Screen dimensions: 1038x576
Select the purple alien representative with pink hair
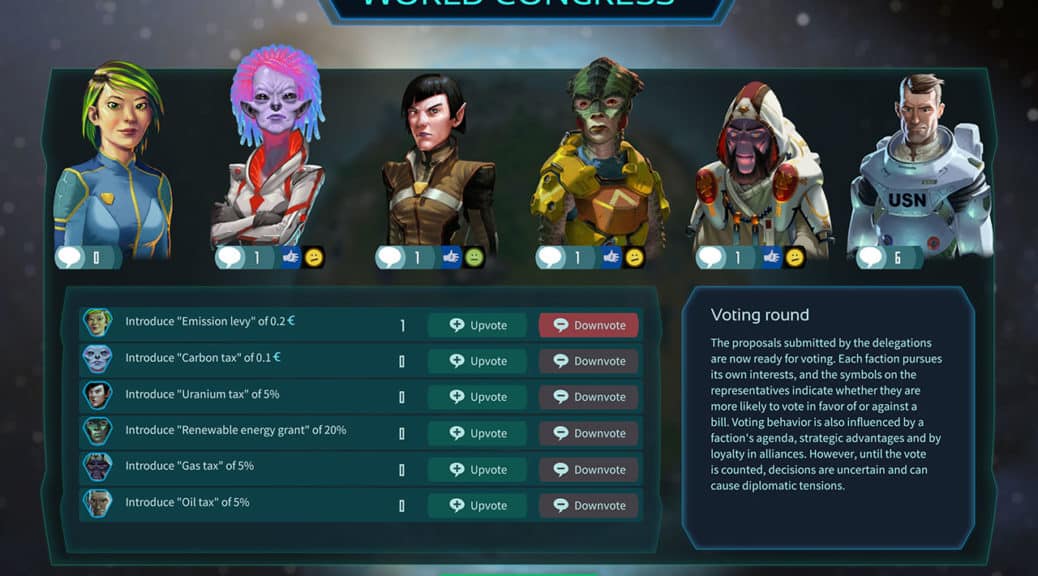[269, 150]
